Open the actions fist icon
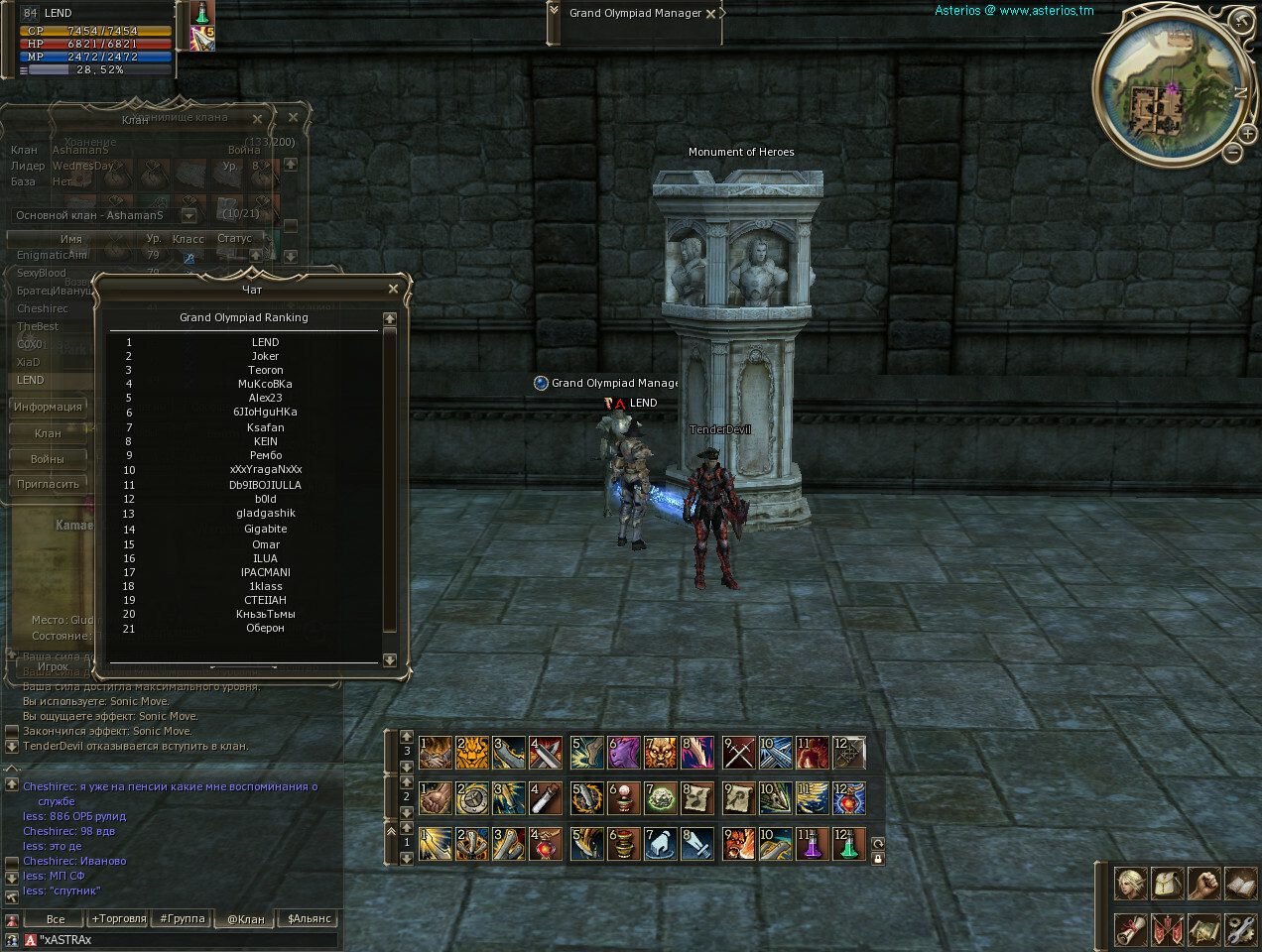This screenshot has height=952, width=1262. coord(1203,883)
